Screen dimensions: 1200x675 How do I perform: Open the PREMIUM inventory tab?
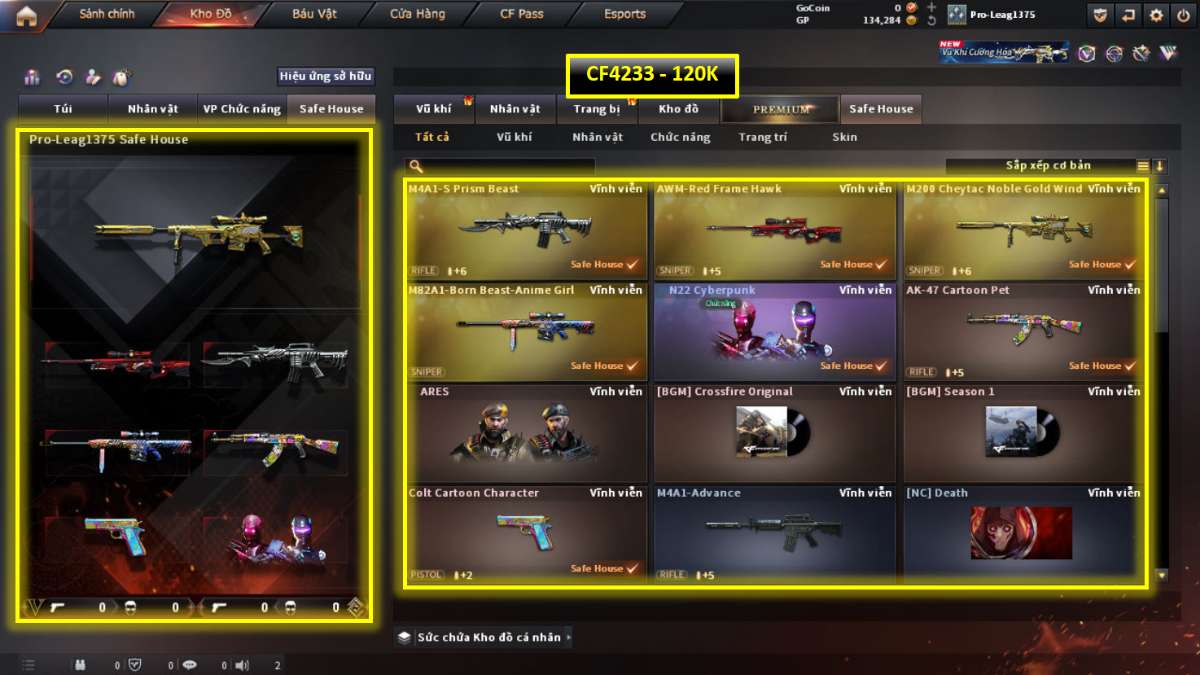[x=781, y=109]
